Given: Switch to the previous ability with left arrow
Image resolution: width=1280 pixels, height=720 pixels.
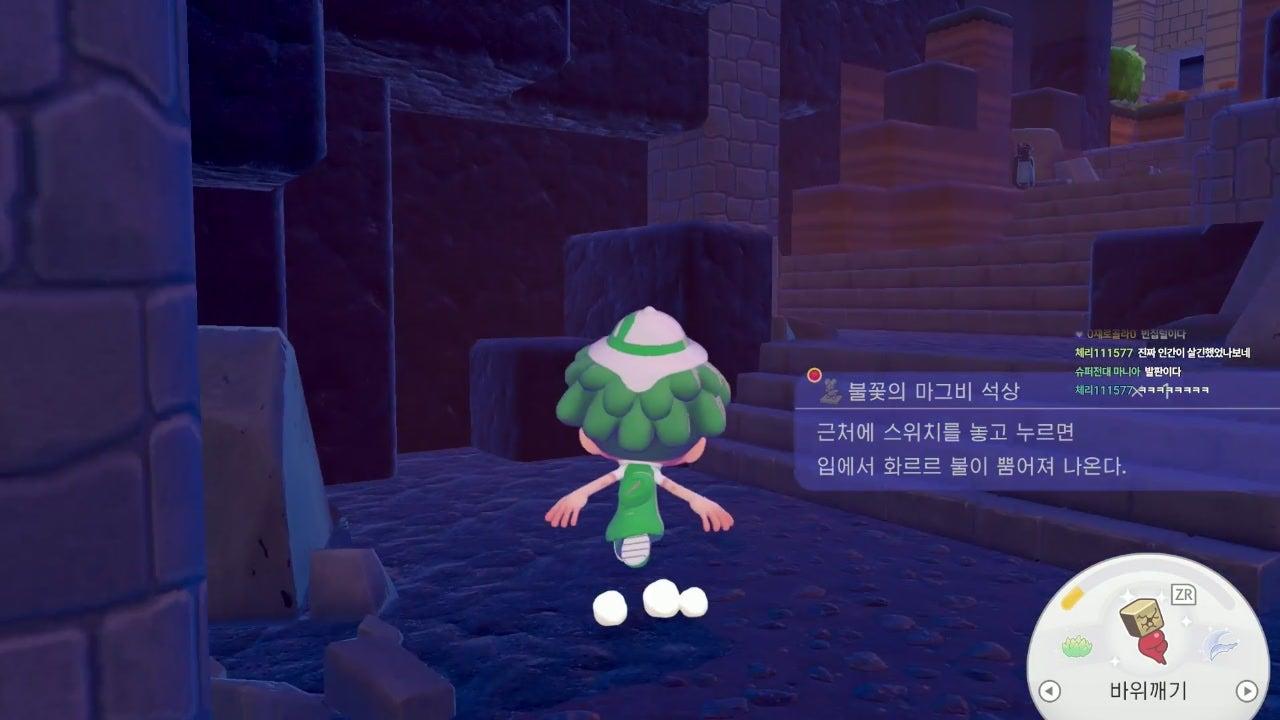Looking at the screenshot, I should click(x=1049, y=690).
